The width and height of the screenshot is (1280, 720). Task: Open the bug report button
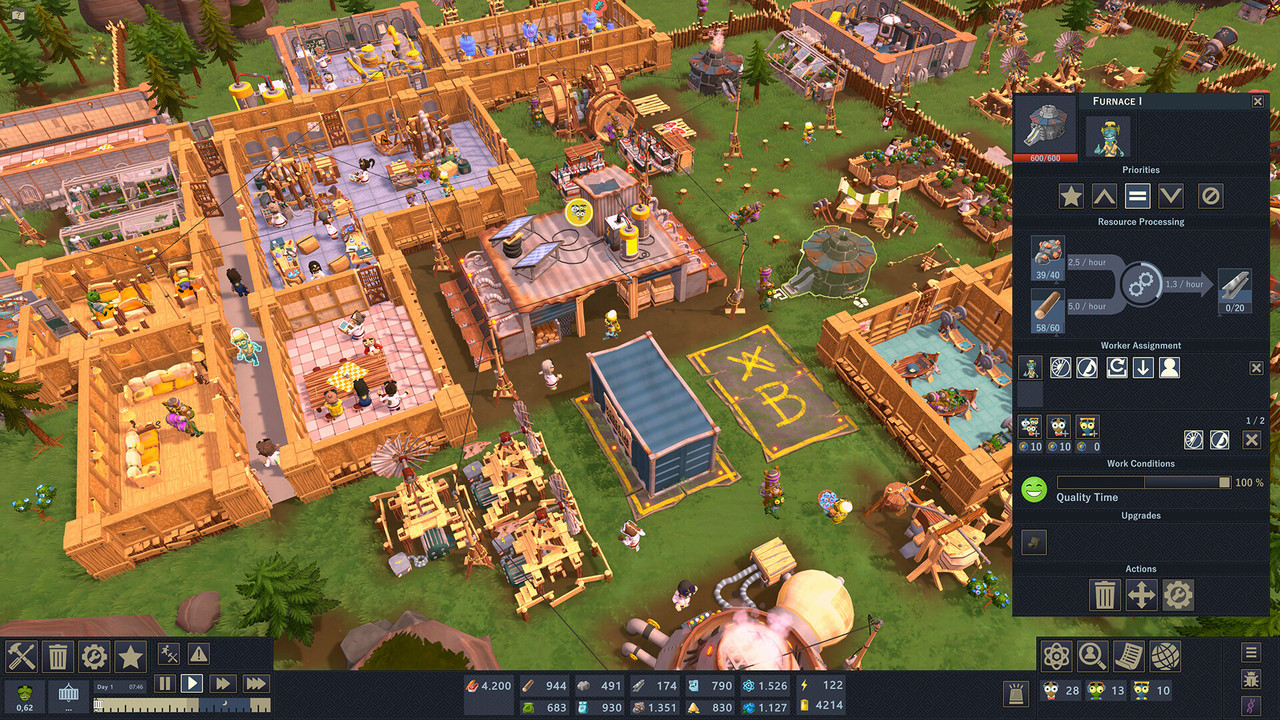click(1251, 680)
